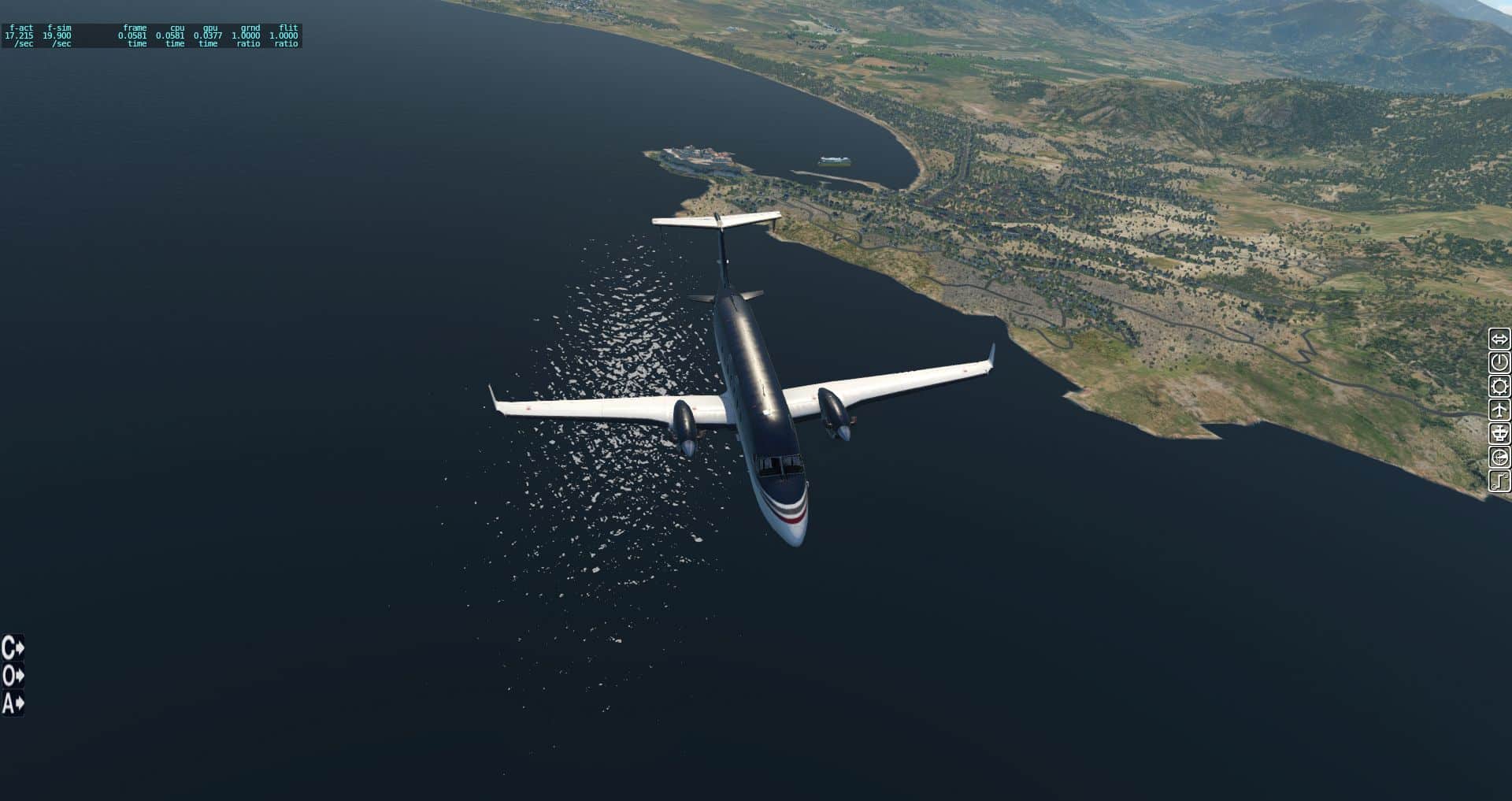The height and width of the screenshot is (801, 1512).
Task: Expand the A arrow panel tab
Action: coord(13,703)
